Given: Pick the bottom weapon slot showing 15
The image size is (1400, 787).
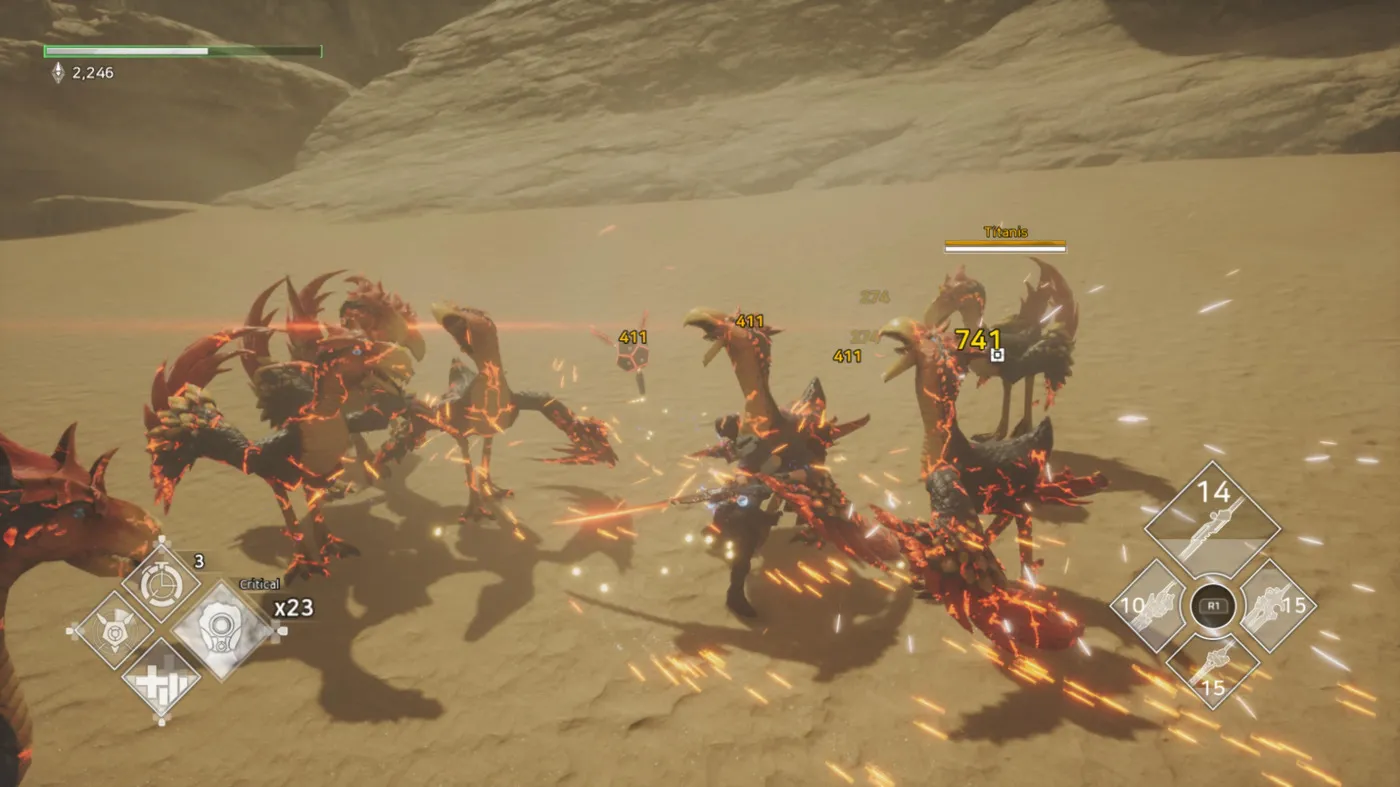Looking at the screenshot, I should tap(1212, 670).
